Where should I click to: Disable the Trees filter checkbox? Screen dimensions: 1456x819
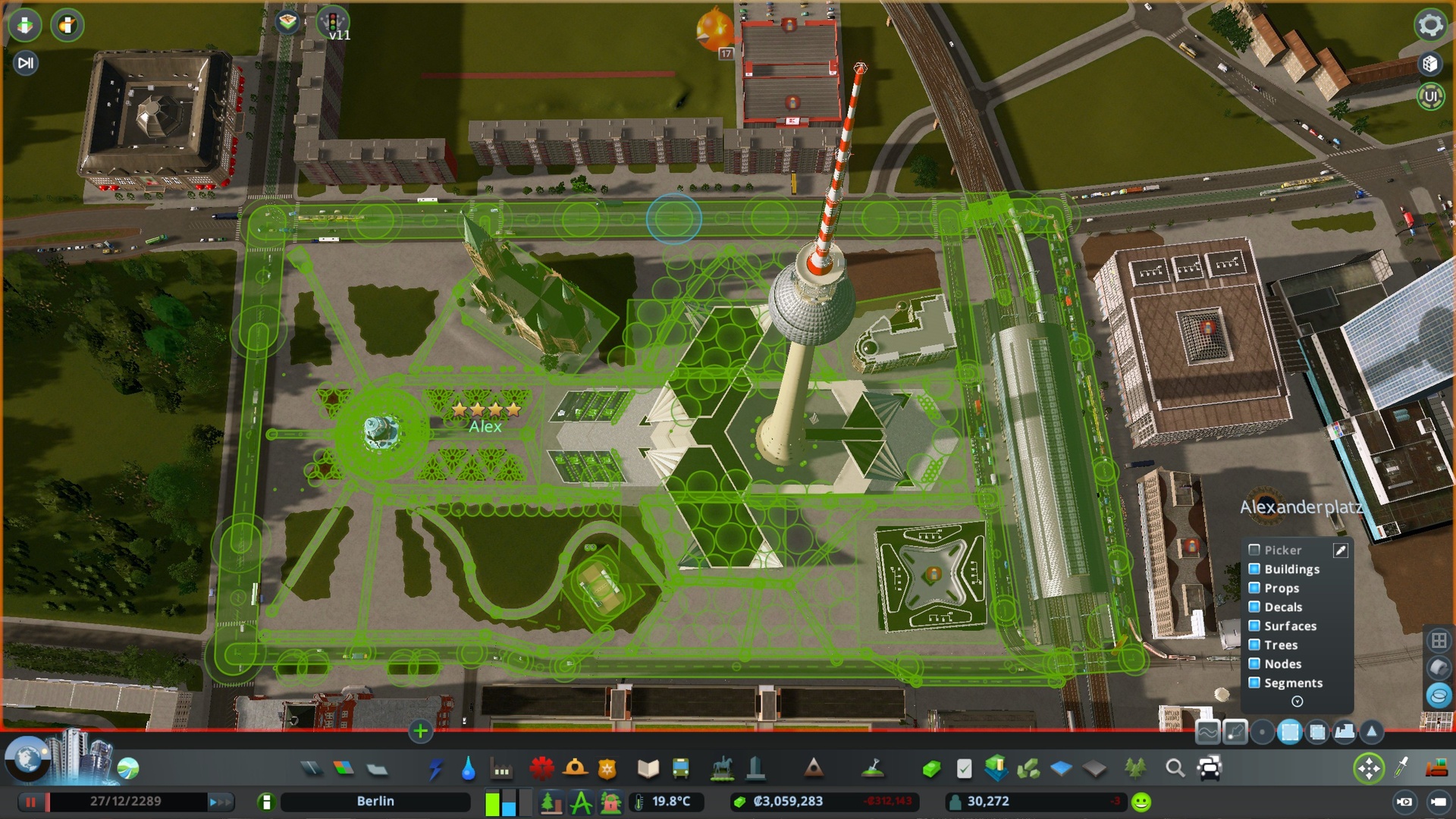[1254, 645]
